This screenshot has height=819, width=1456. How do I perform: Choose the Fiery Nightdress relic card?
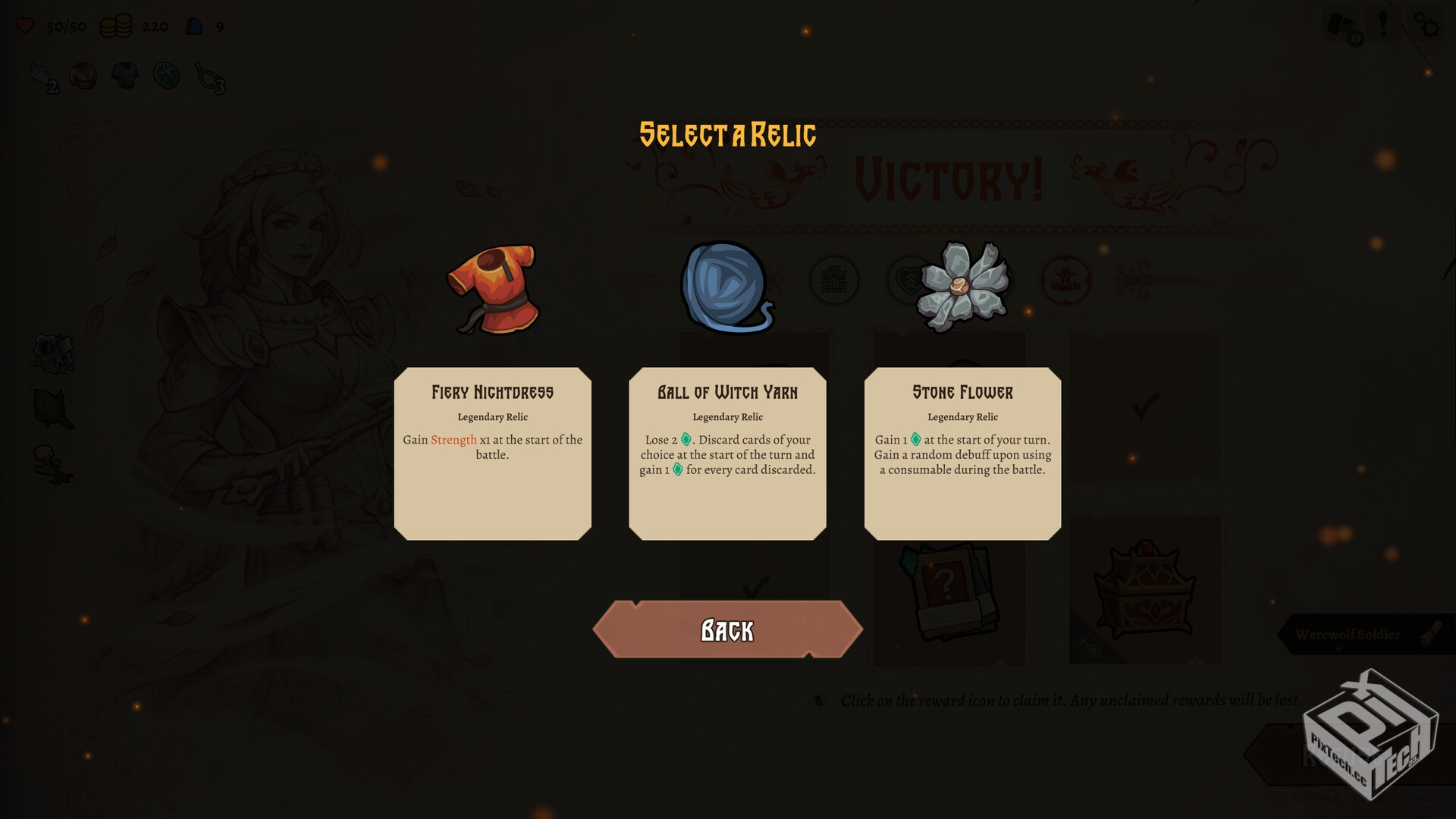click(492, 453)
